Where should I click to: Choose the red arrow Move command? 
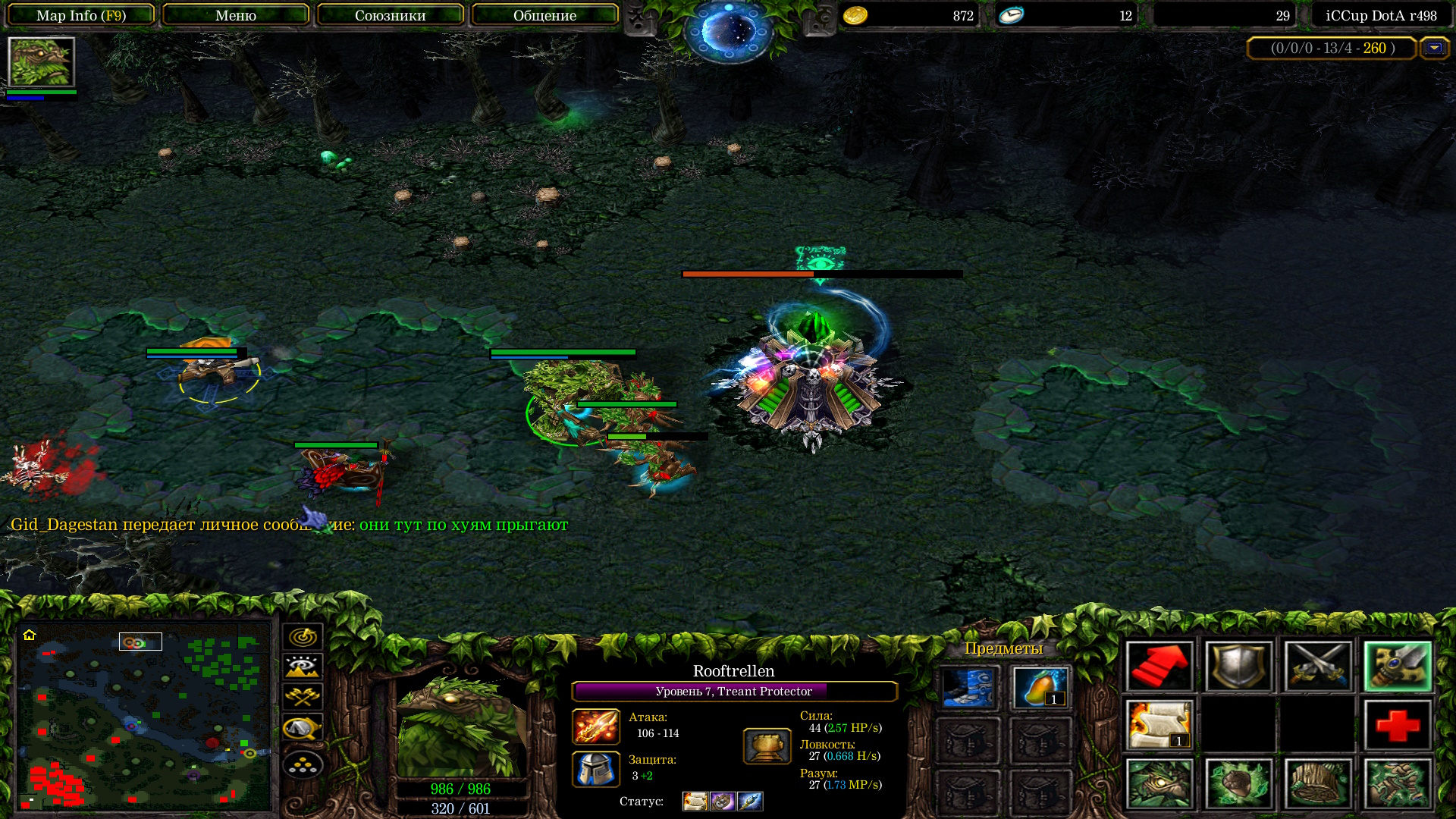[1159, 666]
